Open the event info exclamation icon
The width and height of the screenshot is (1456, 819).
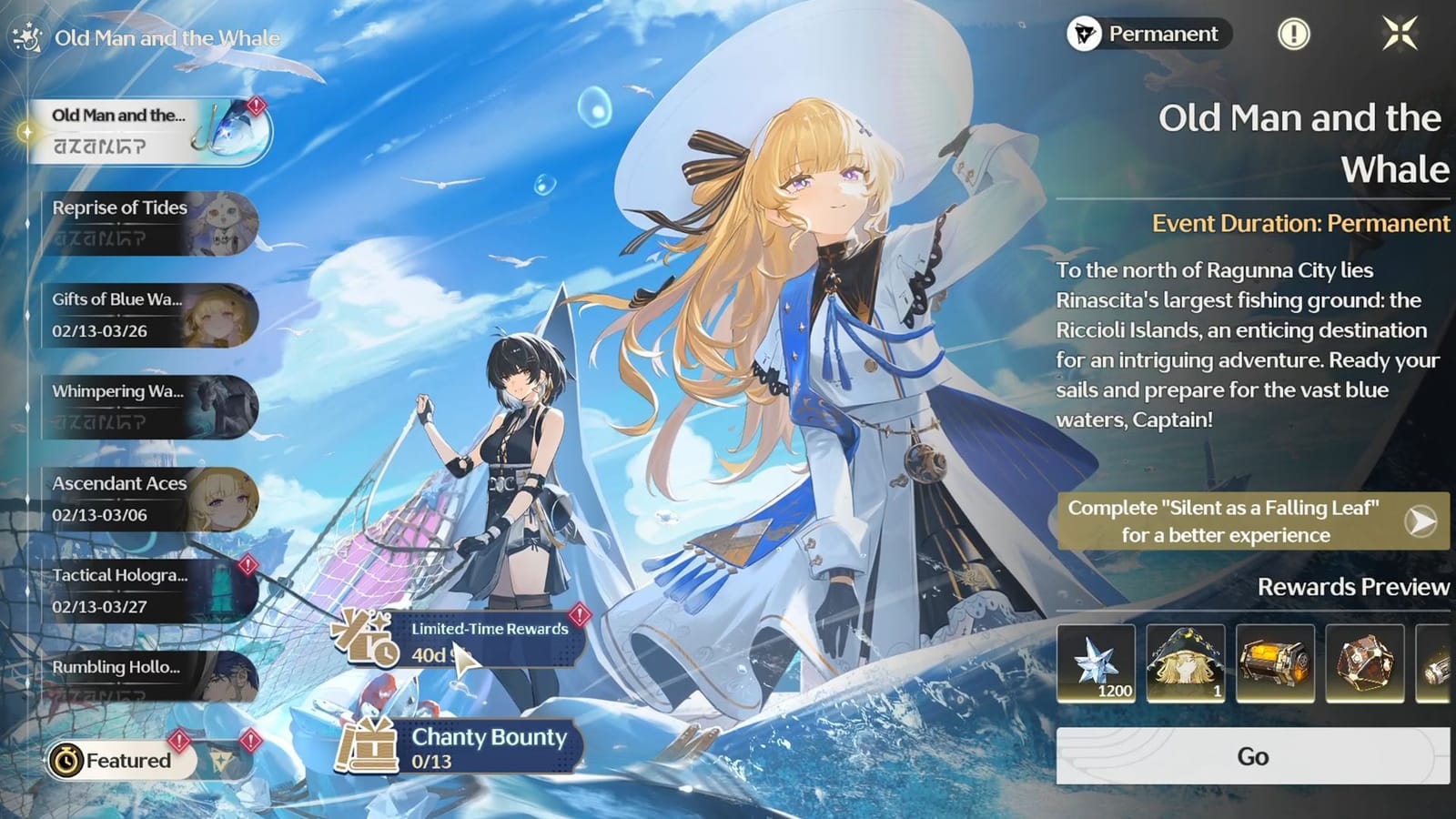pyautogui.click(x=1293, y=35)
